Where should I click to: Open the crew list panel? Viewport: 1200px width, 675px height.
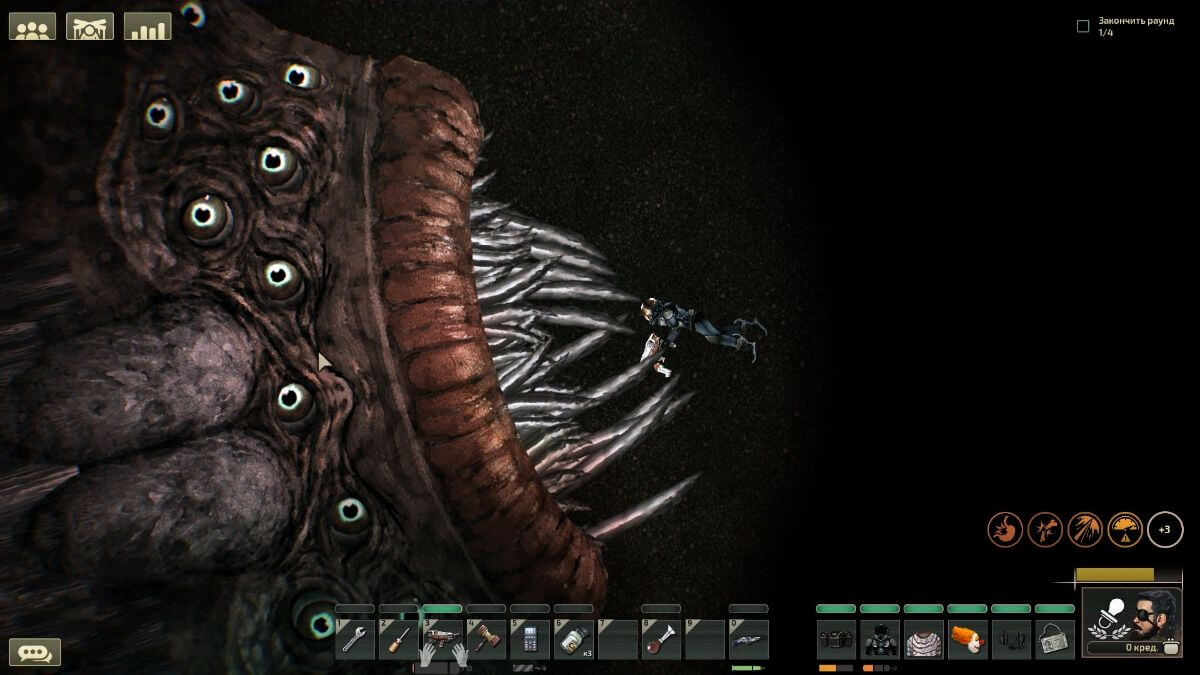(32, 26)
